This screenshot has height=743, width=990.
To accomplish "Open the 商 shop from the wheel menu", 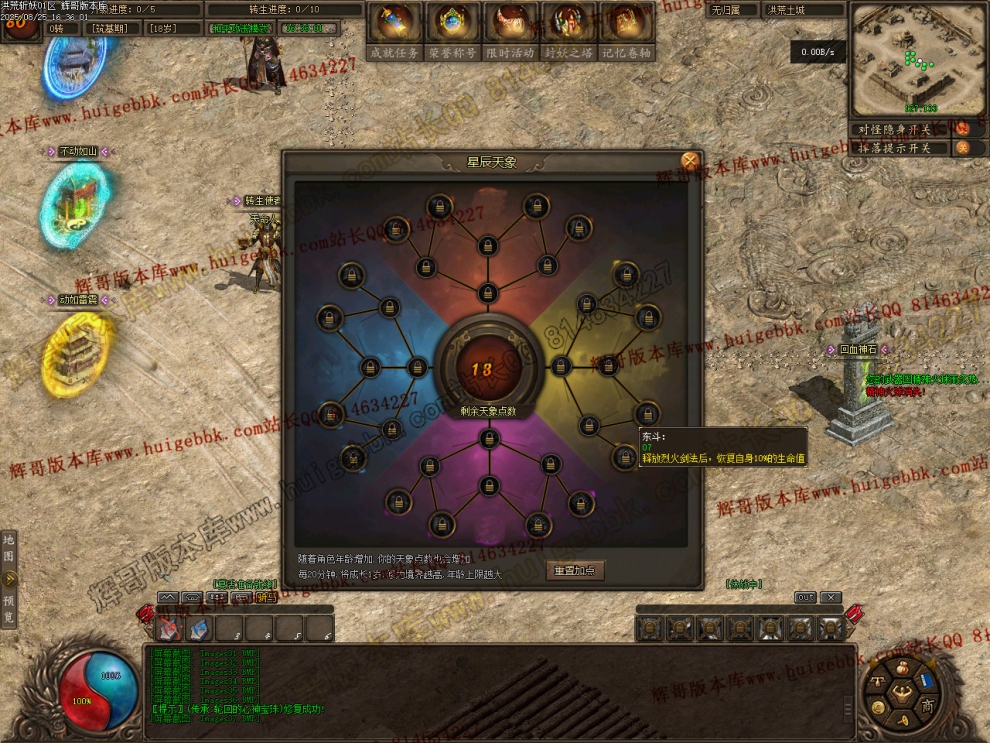I will coord(927,705).
